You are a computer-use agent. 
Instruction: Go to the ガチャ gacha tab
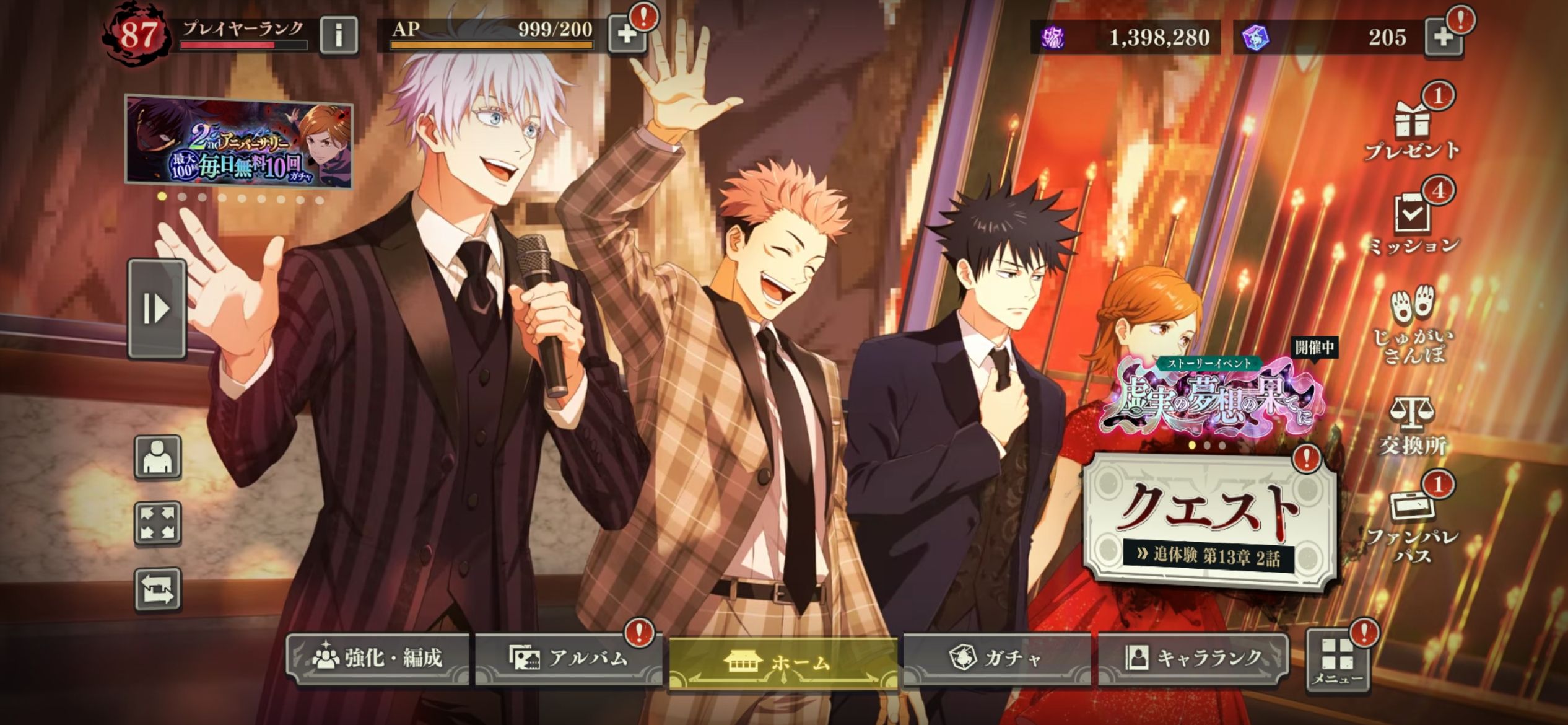[x=996, y=658]
